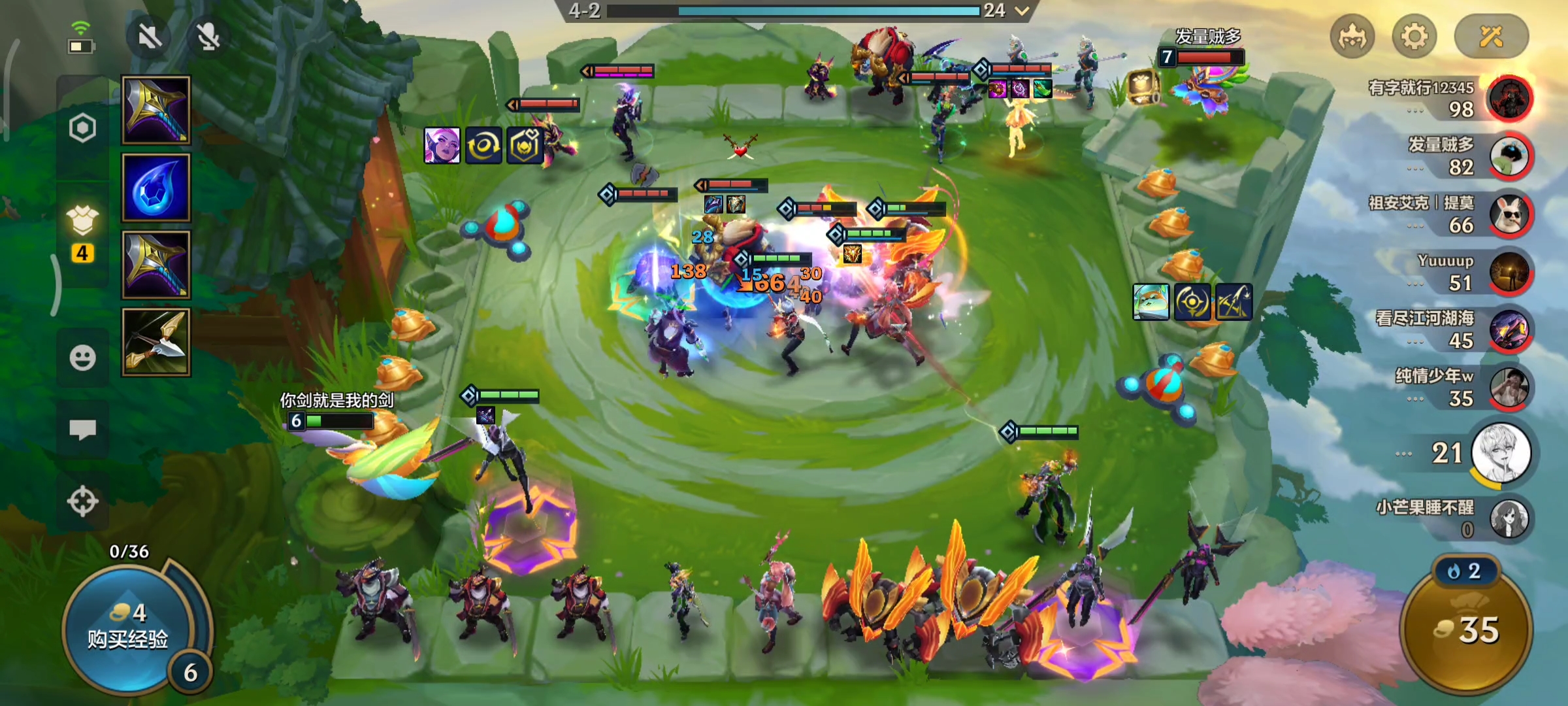
Task: Click the crowned creature icon button
Action: point(1352,36)
